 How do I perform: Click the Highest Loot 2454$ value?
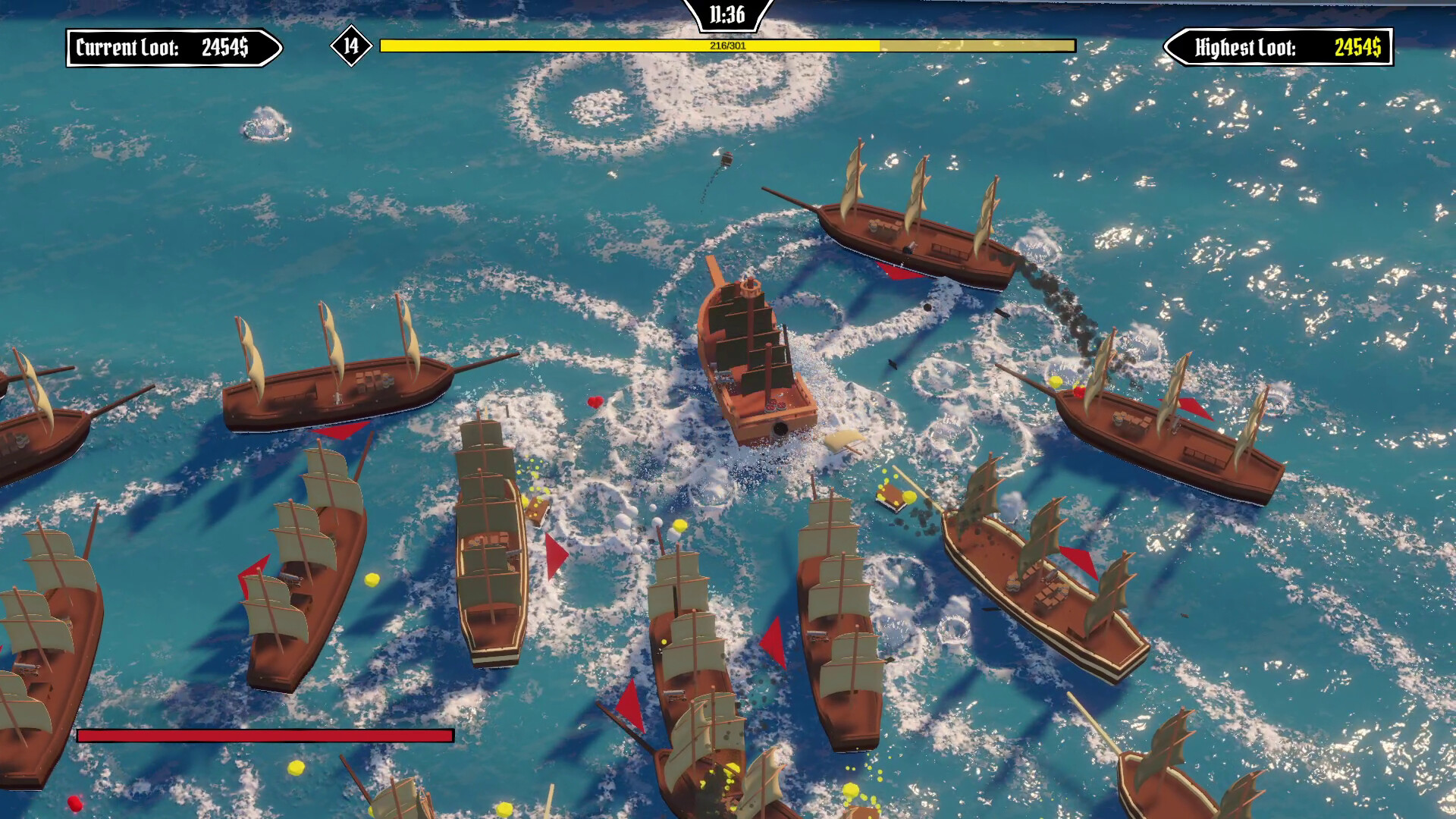point(1361,46)
